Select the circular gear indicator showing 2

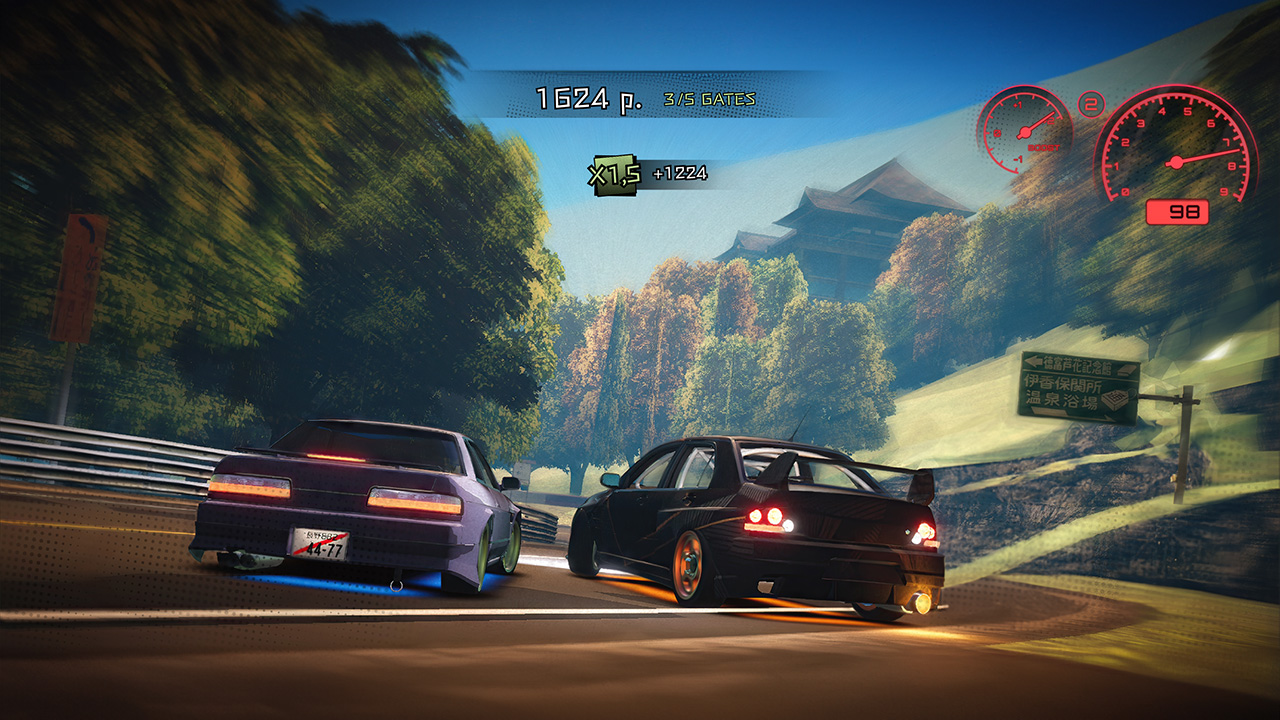click(1089, 103)
